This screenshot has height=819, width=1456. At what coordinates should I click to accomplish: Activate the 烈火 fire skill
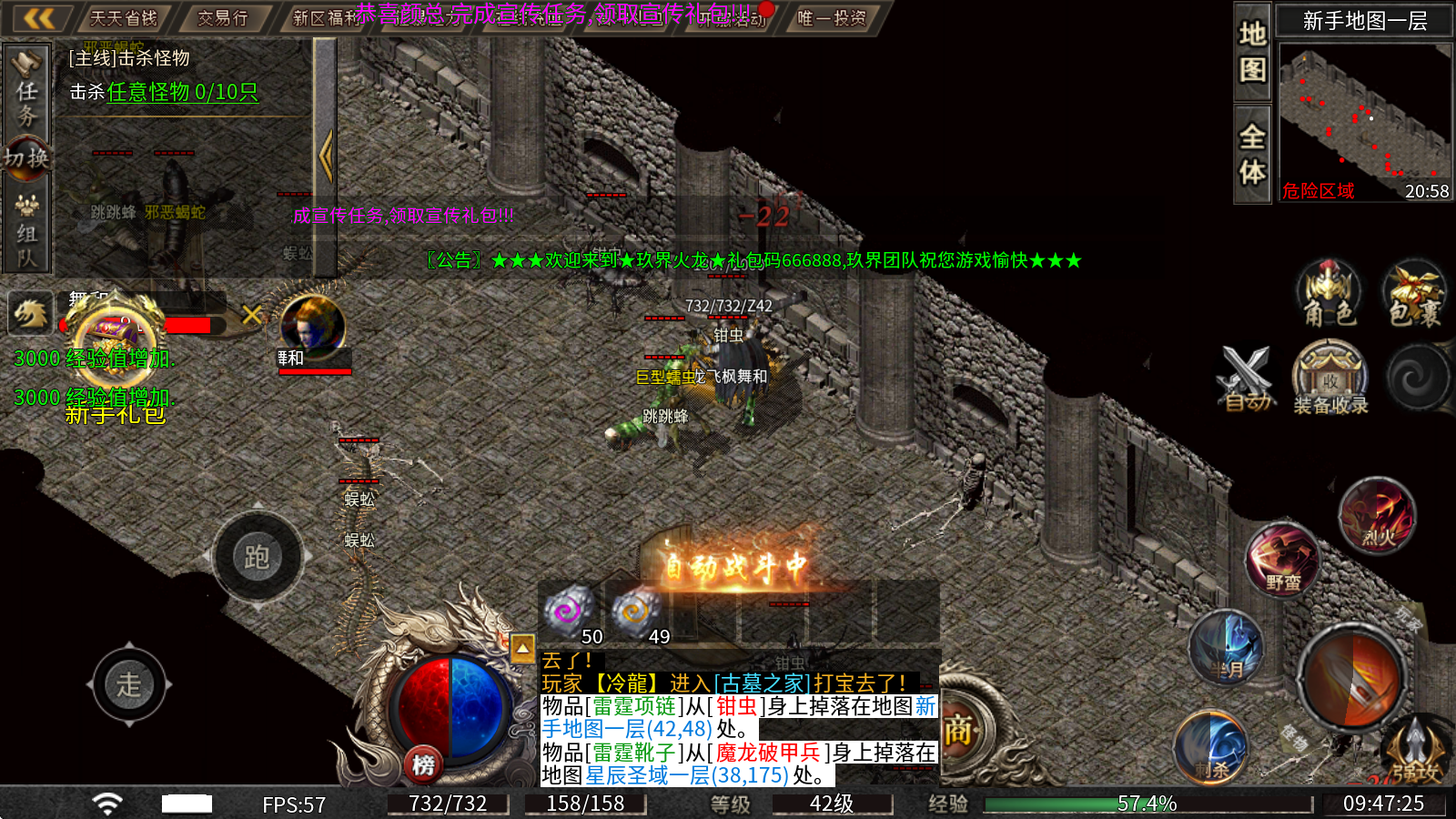pos(1378,516)
